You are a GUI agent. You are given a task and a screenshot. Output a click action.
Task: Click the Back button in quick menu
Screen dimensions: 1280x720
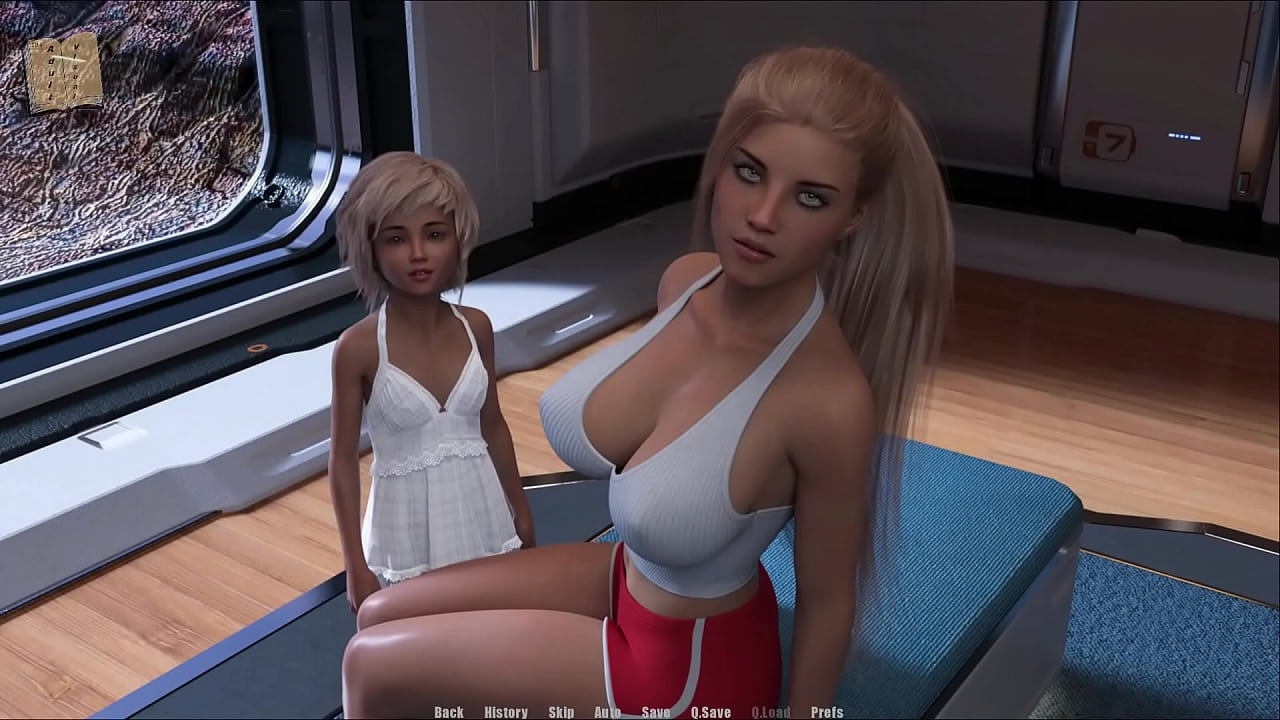[449, 712]
